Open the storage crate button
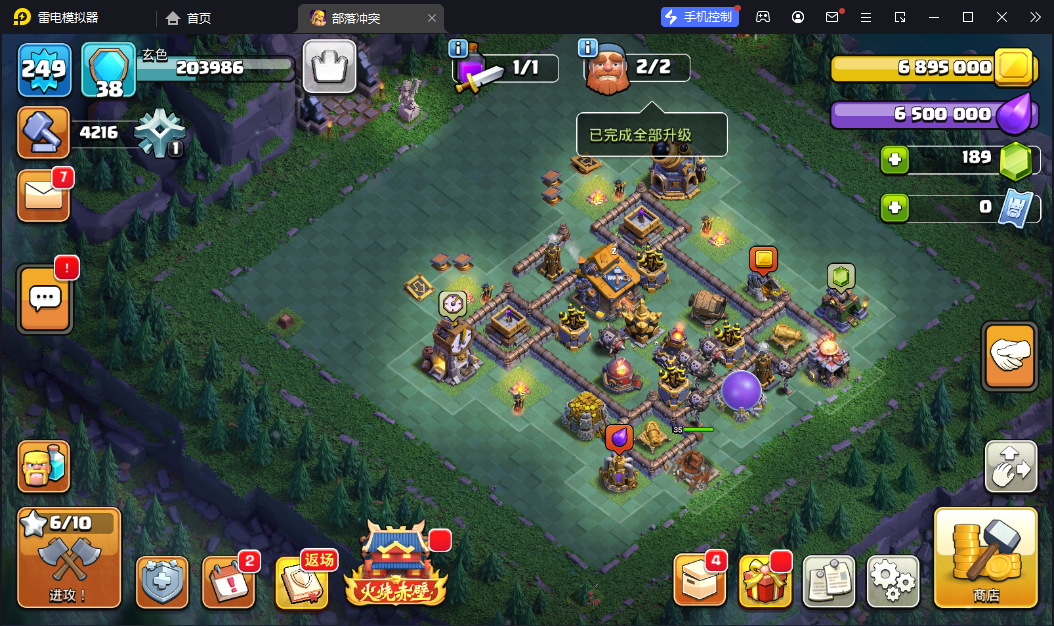 pos(699,580)
